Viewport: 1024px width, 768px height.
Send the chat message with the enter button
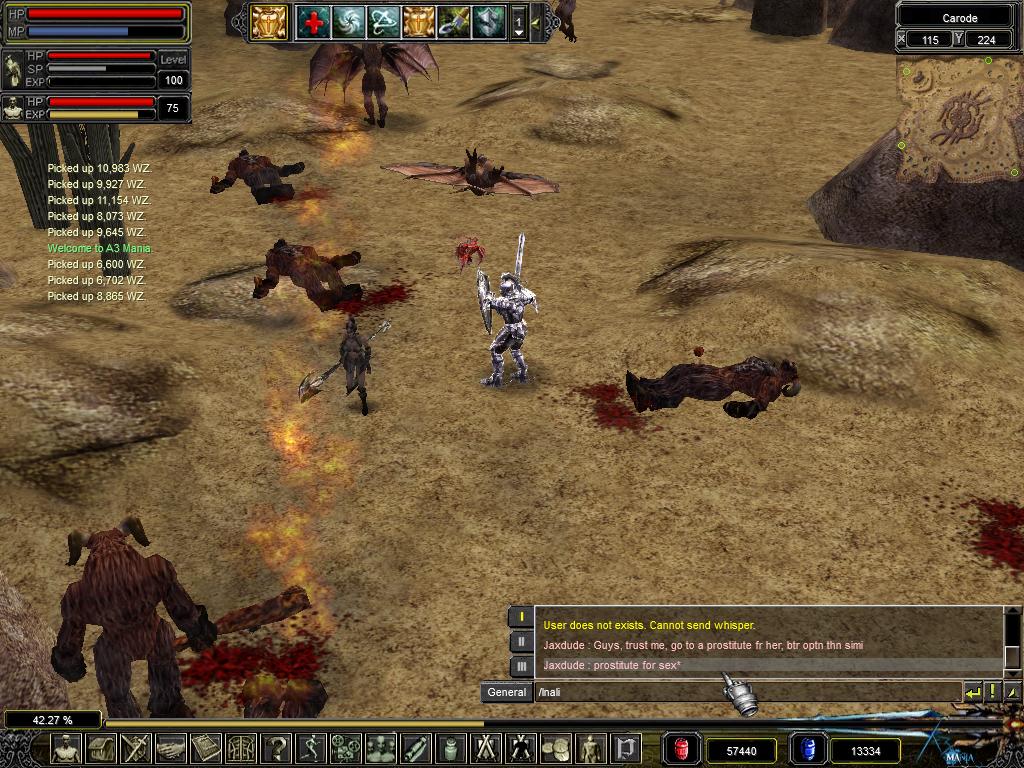pyautogui.click(x=972, y=692)
